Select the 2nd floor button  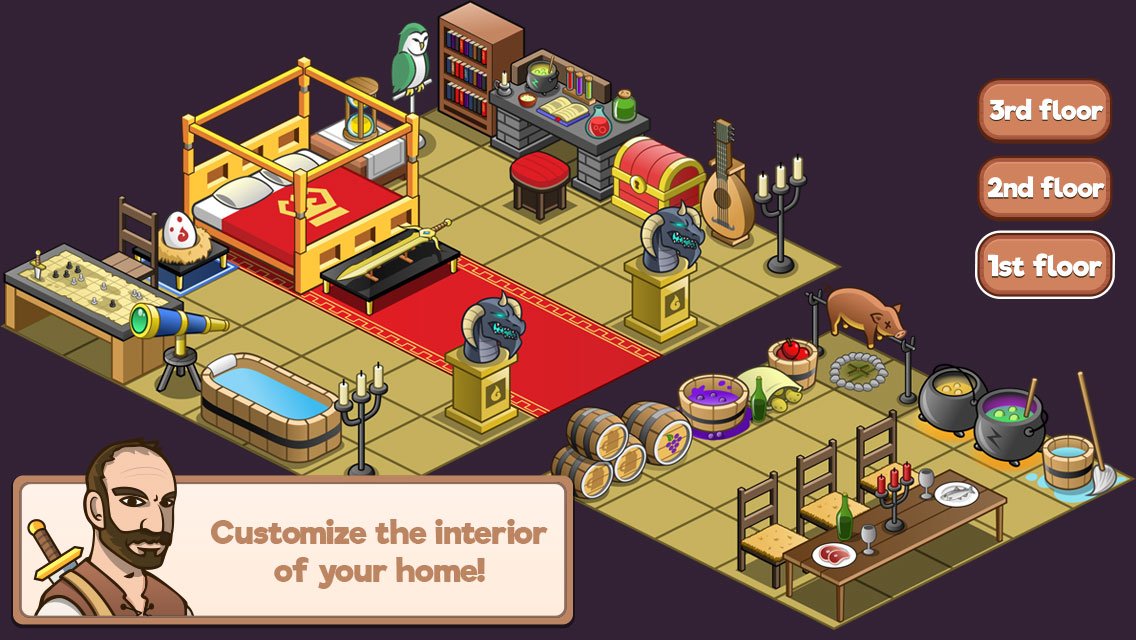(1044, 188)
